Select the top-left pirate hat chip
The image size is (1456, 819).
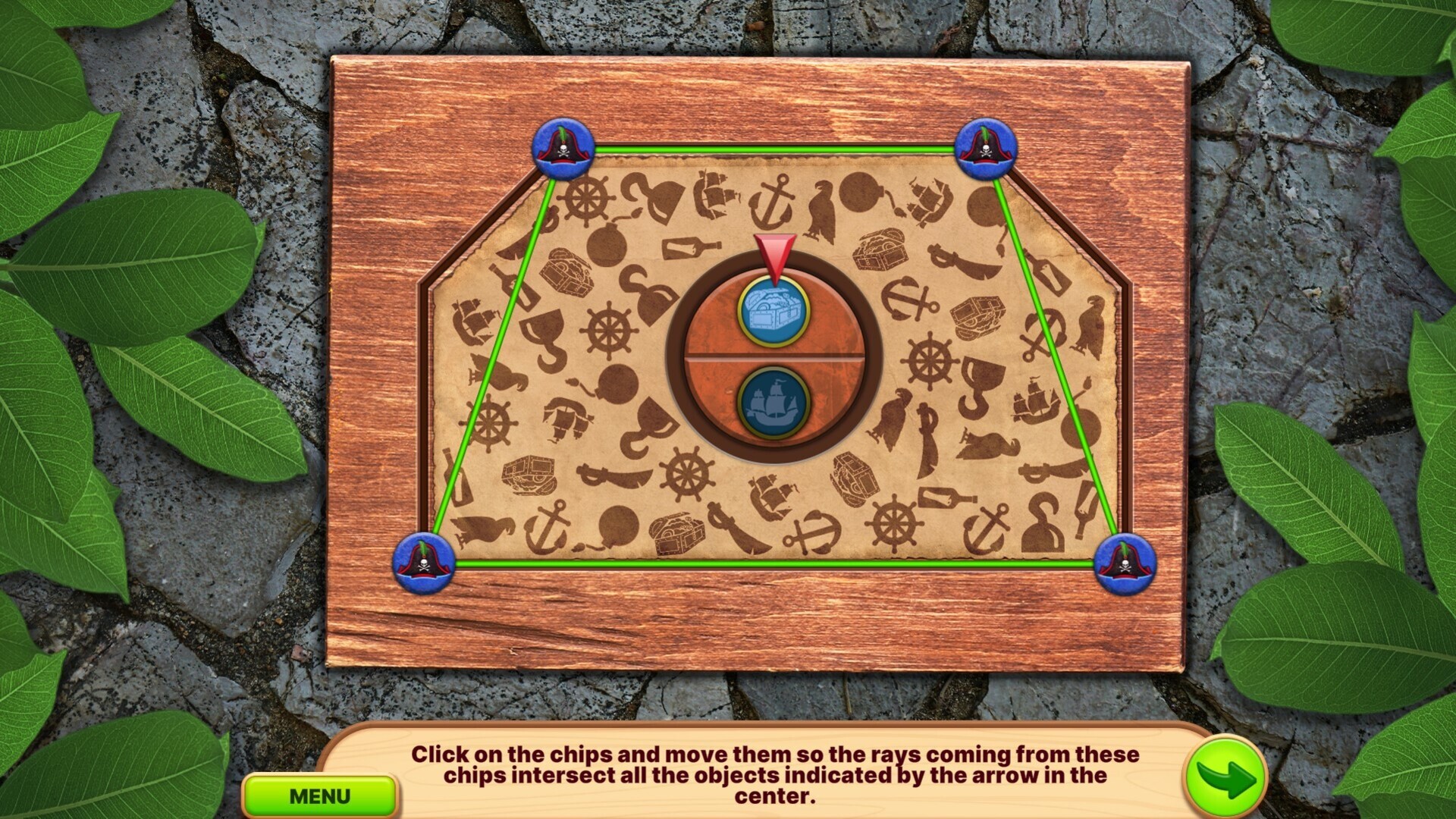click(565, 150)
